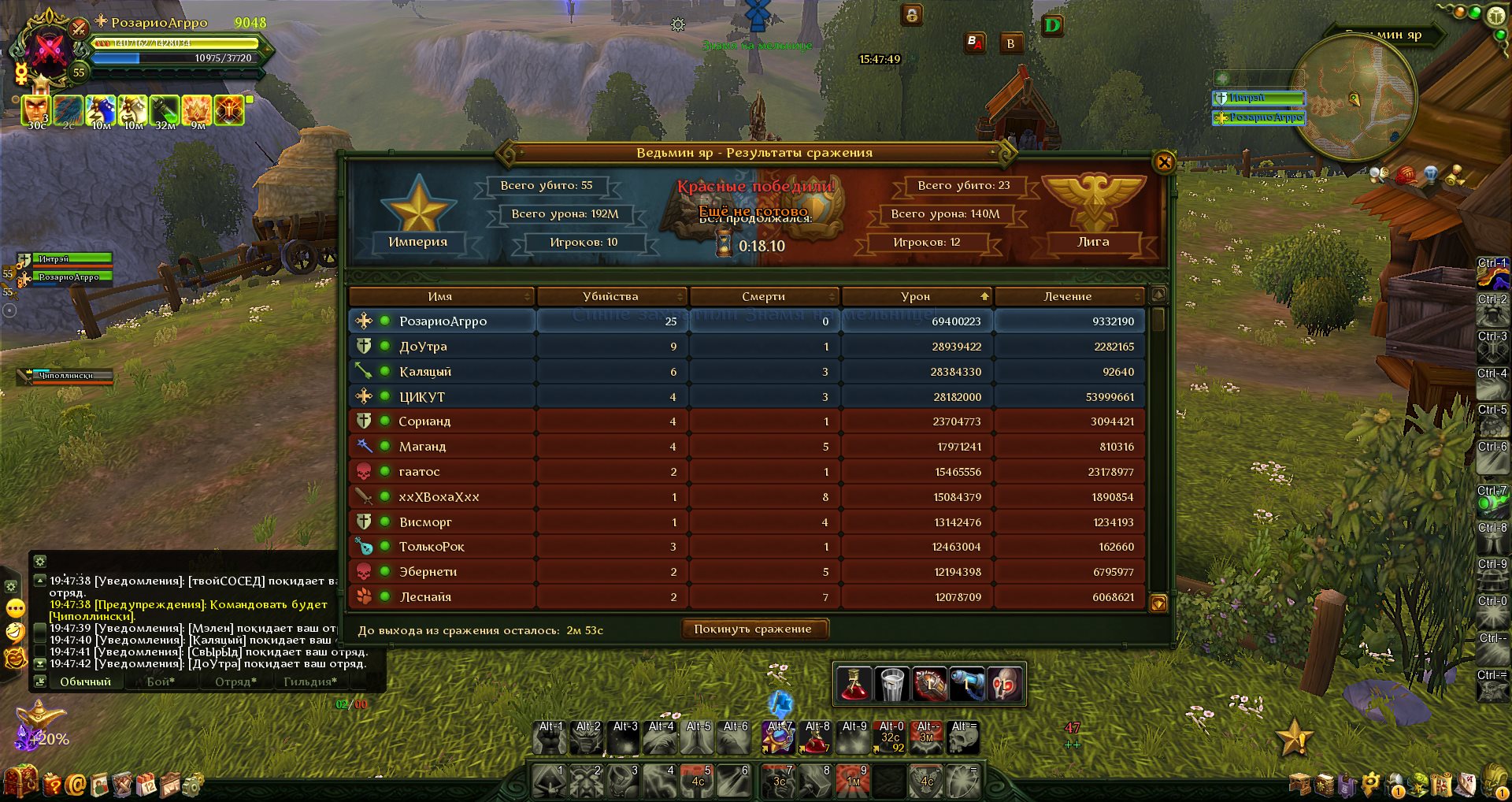
Task: Open the Бой chat tab
Action: (x=161, y=682)
